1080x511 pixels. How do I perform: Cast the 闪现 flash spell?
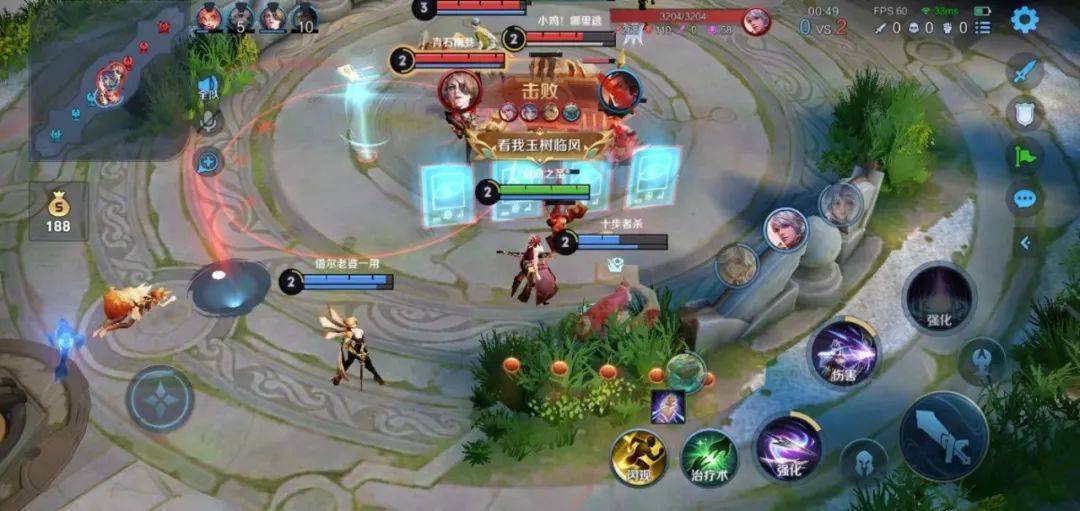(638, 457)
